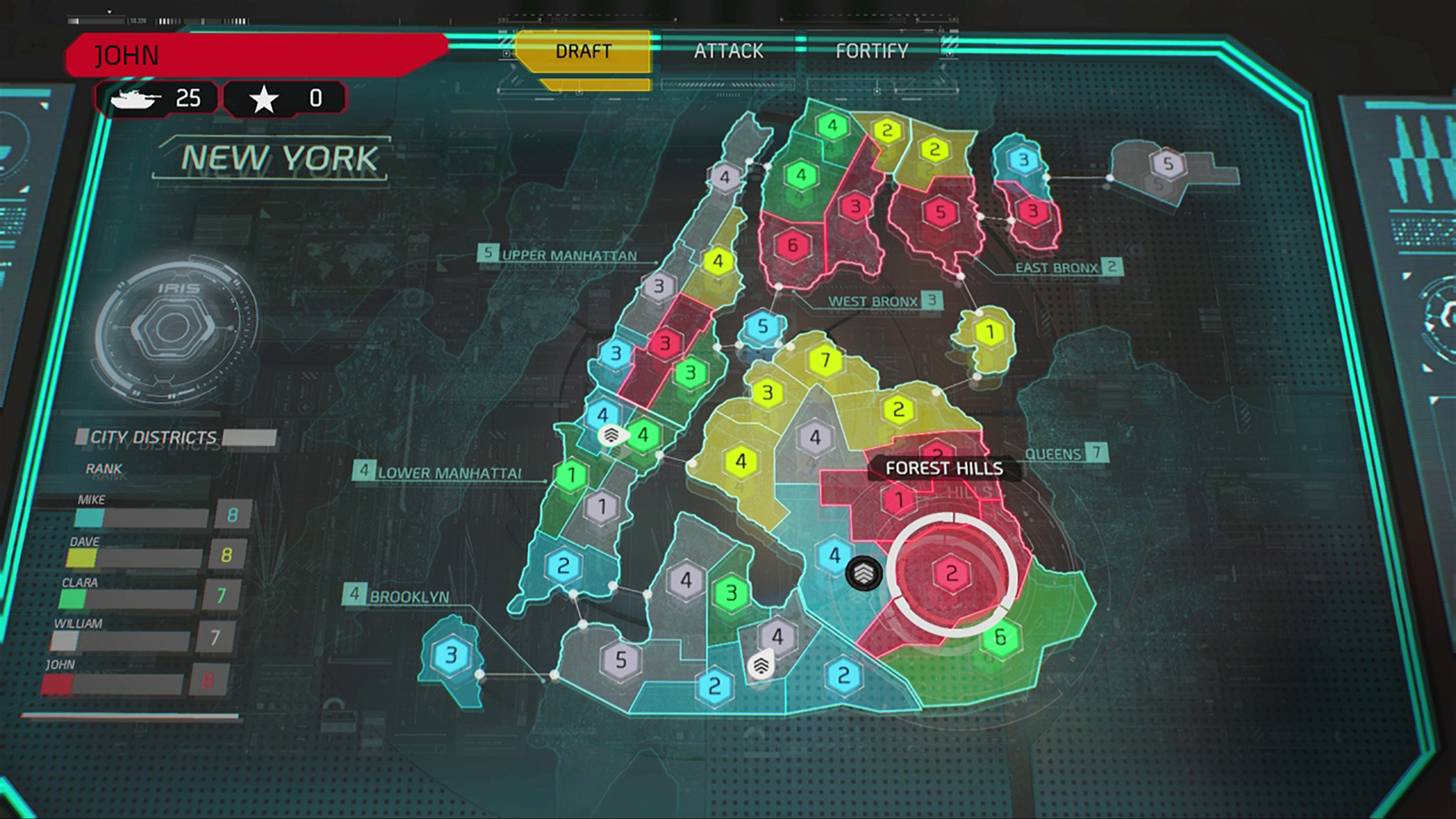Select the cyan territory with 5 troops

(763, 326)
